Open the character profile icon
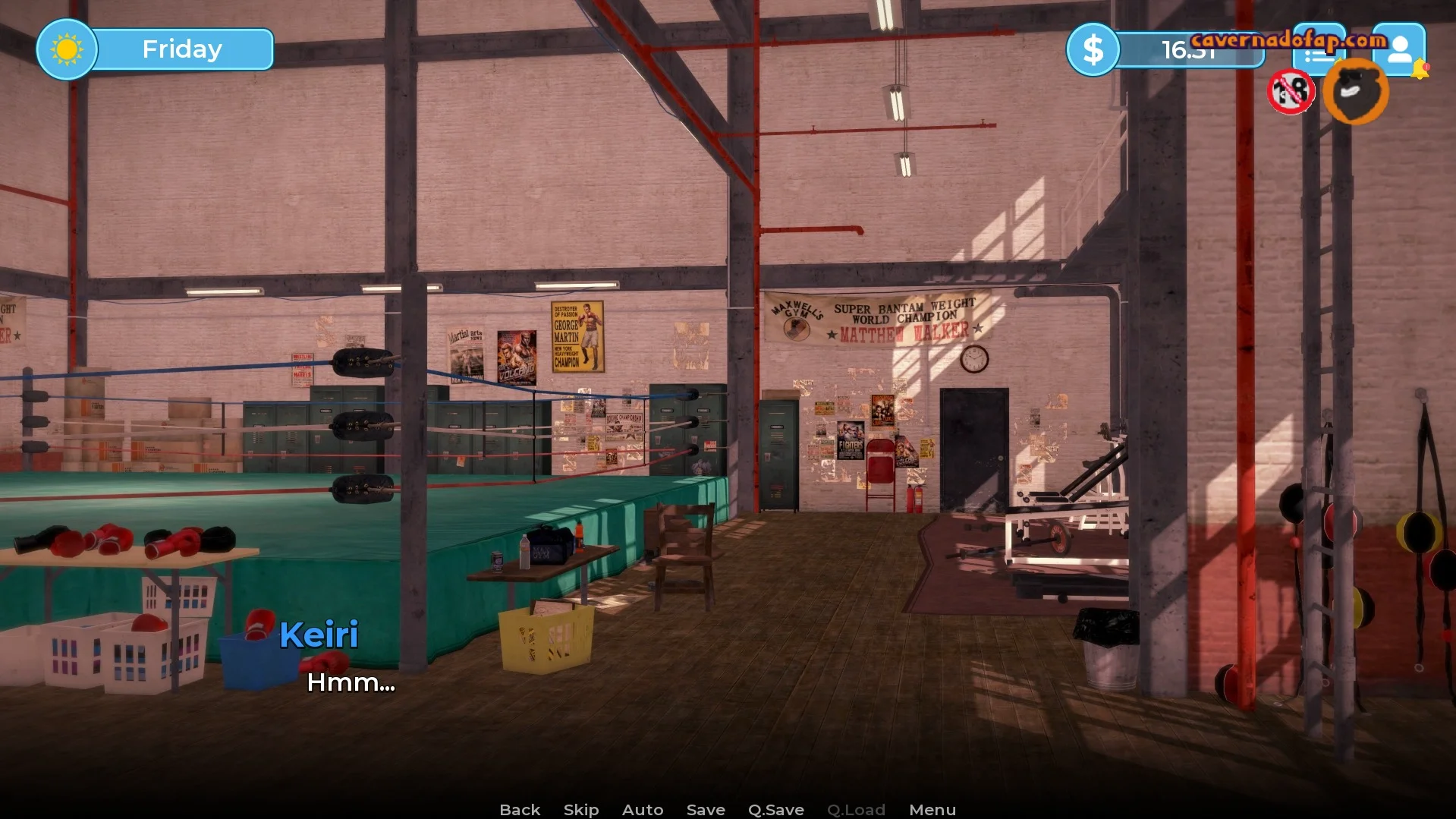 (1398, 49)
